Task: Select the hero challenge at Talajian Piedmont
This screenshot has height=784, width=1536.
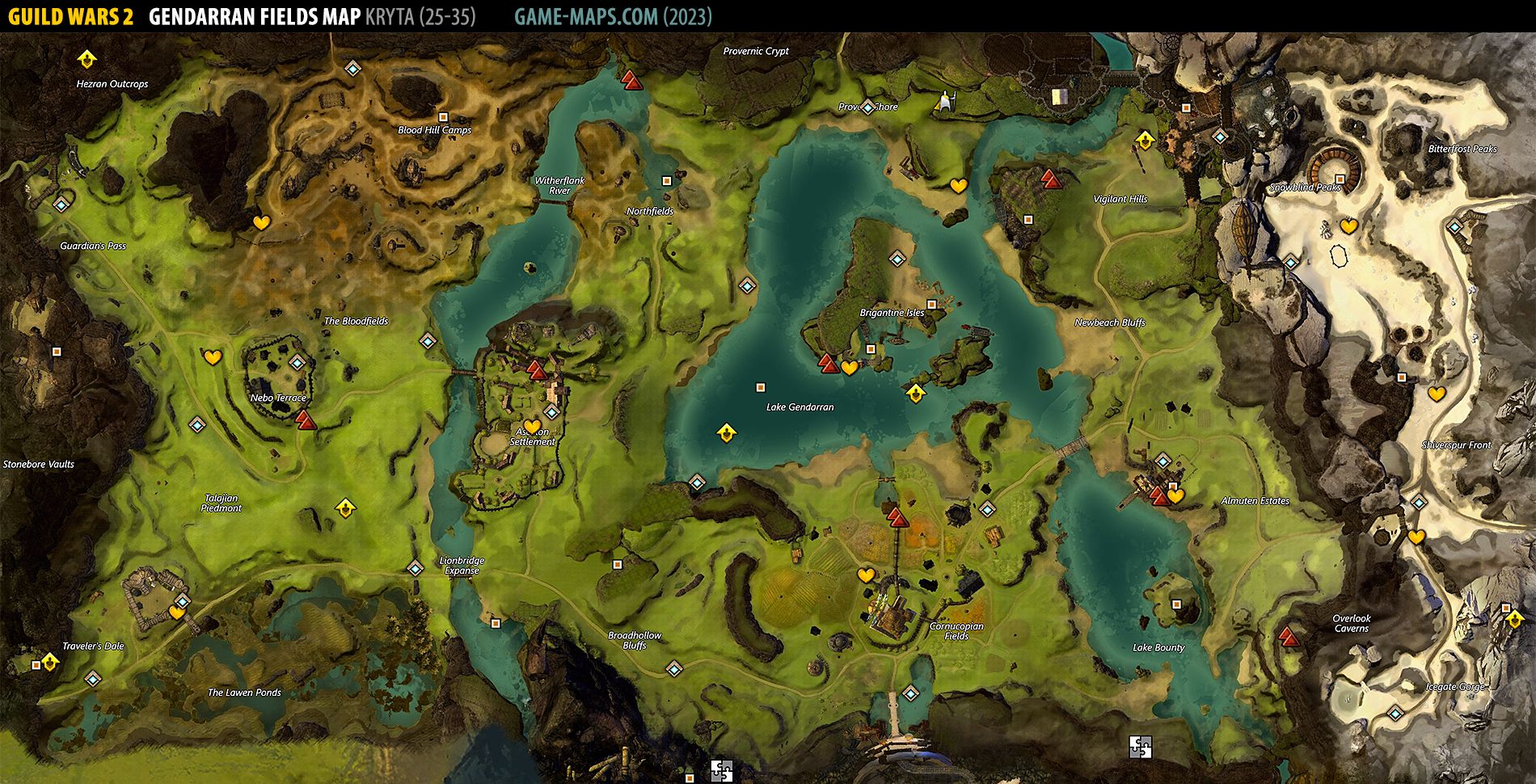Action: (345, 508)
